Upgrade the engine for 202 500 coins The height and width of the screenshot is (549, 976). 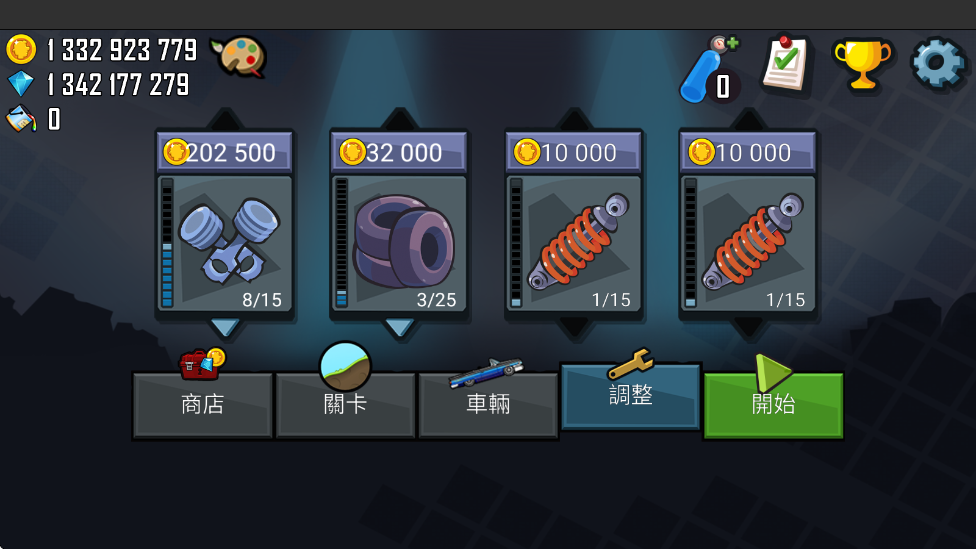(225, 225)
